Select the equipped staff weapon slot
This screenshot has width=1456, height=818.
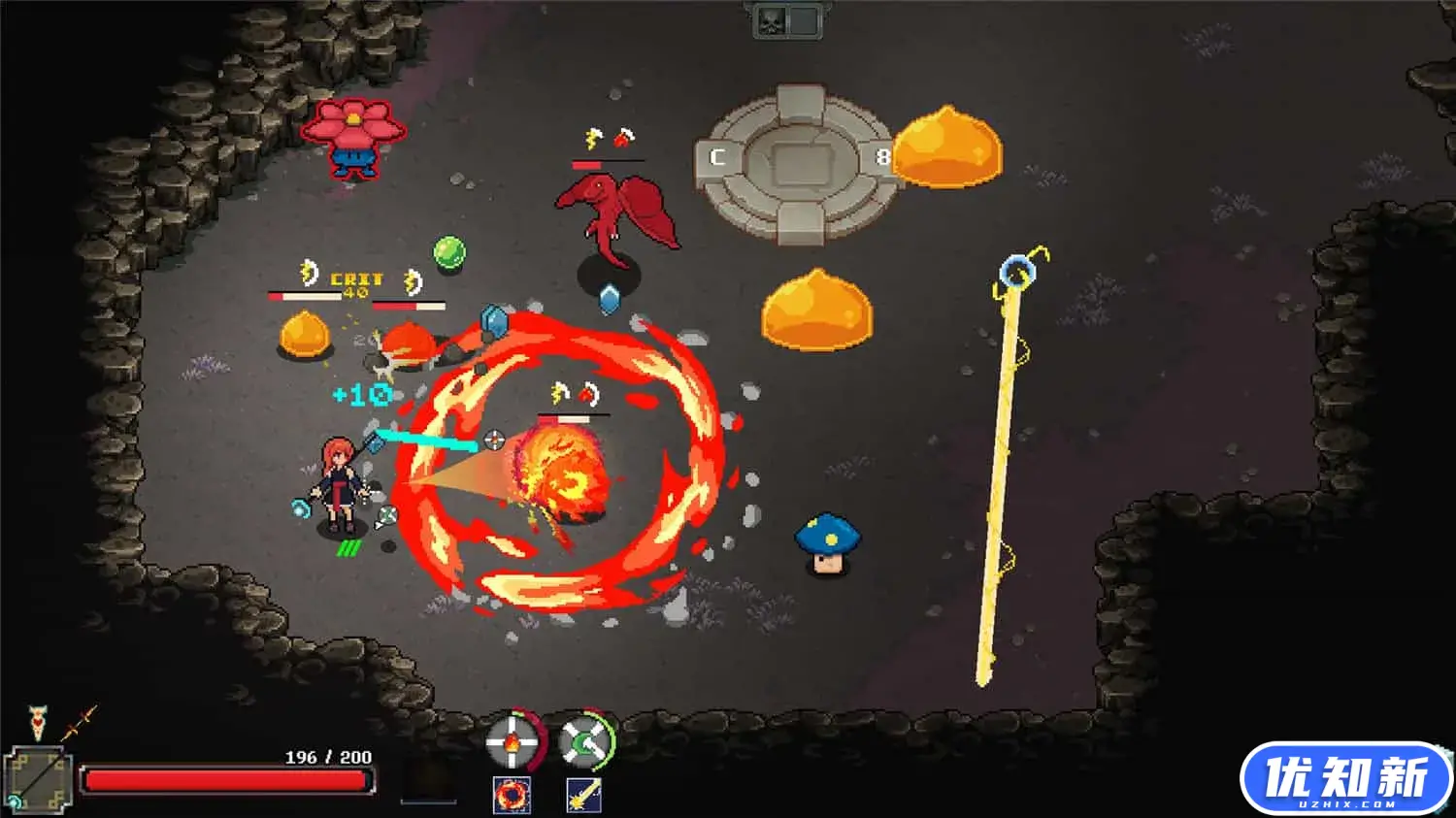coord(38,779)
